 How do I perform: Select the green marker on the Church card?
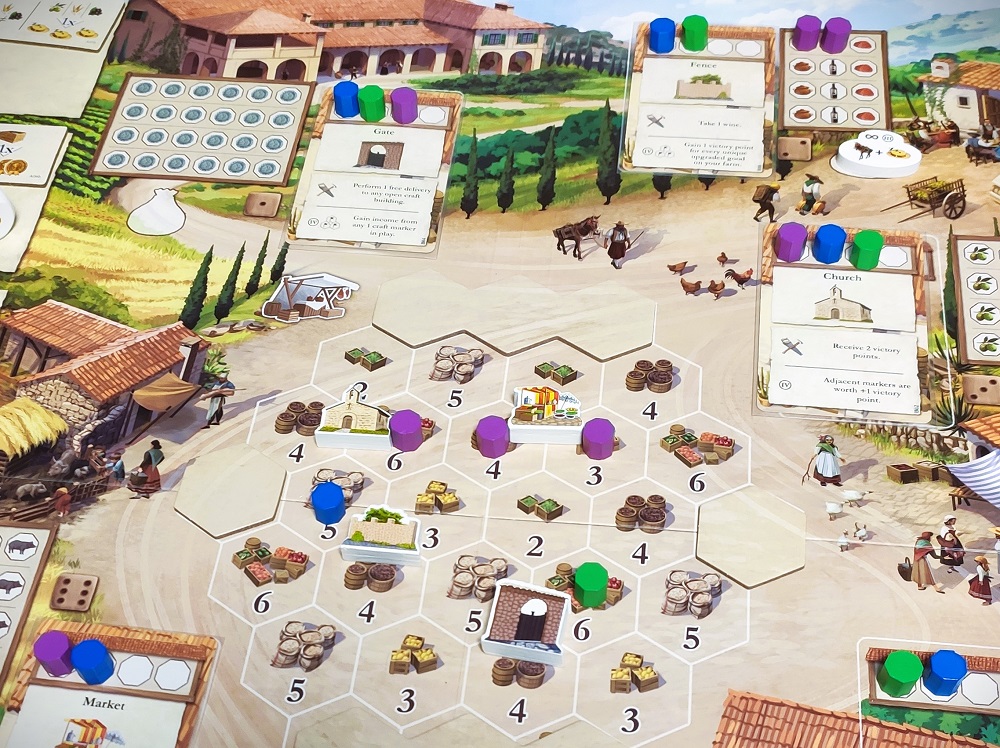point(866,247)
